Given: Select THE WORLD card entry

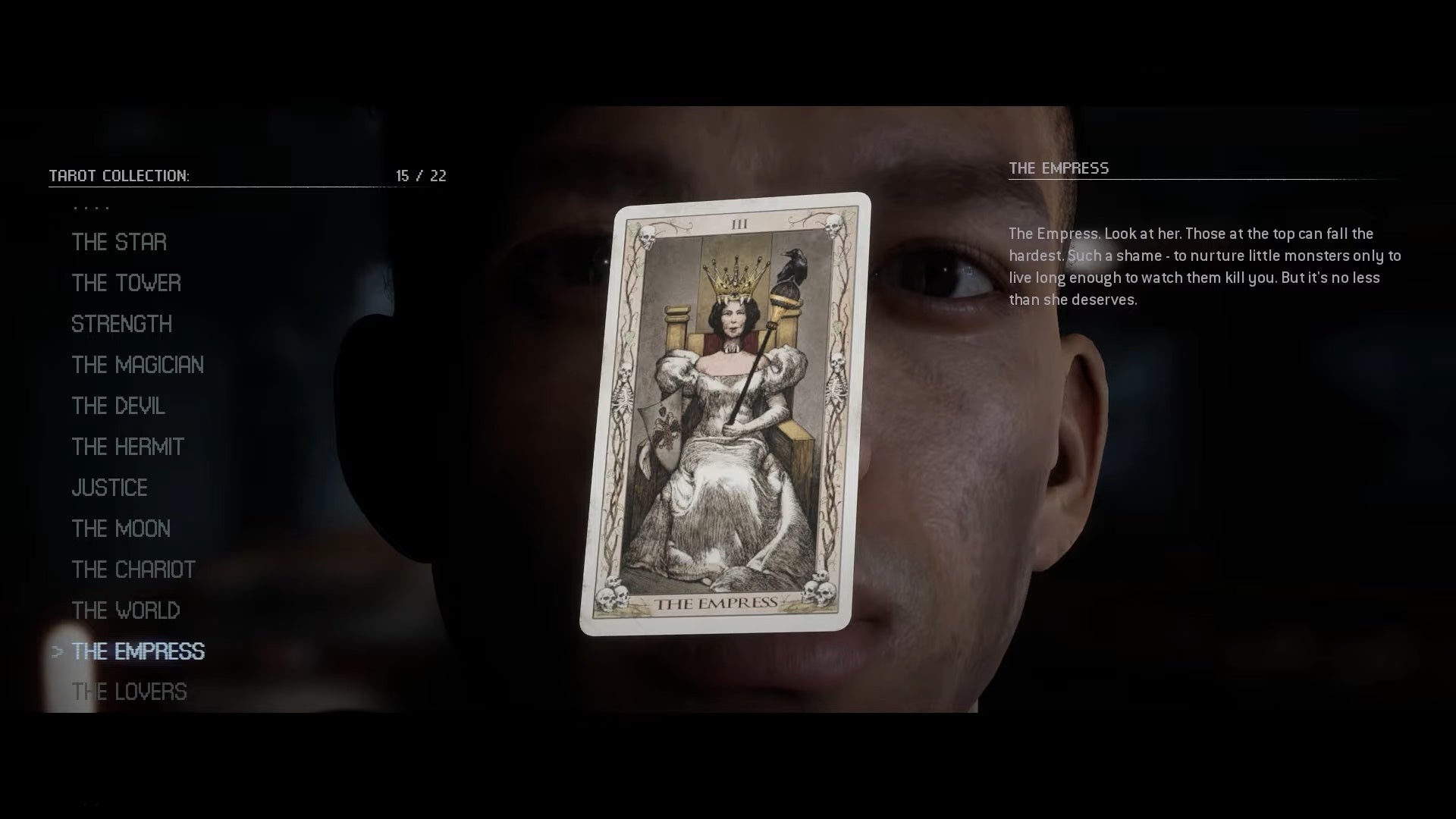Looking at the screenshot, I should tap(126, 611).
